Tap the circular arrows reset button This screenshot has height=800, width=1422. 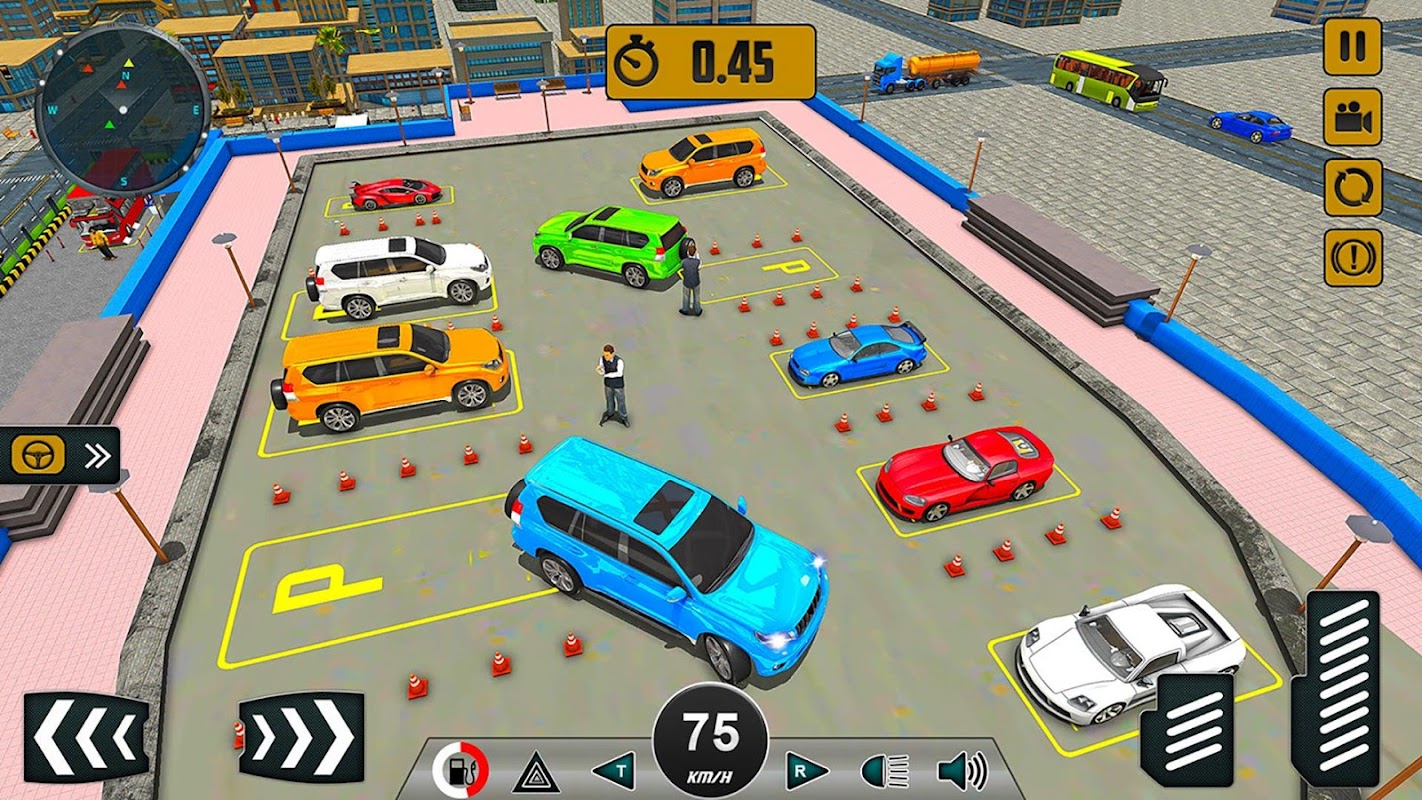[x=1352, y=188]
